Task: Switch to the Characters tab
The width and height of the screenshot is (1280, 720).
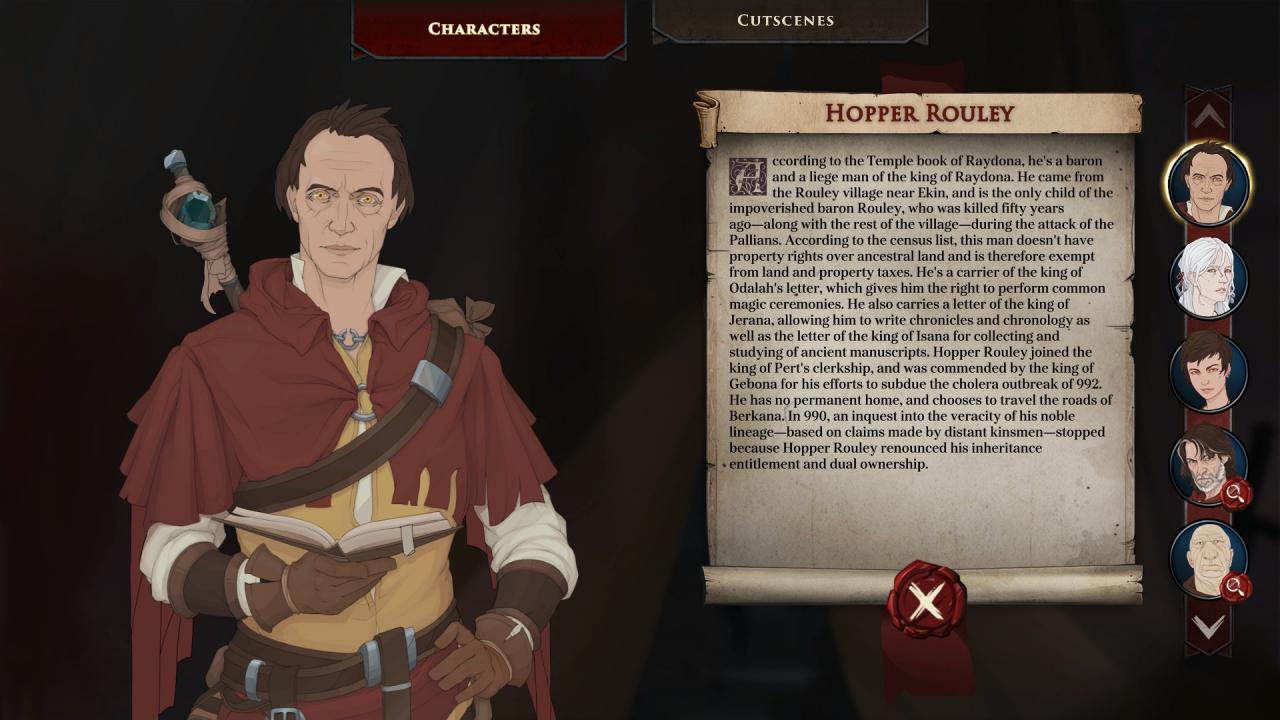Action: [x=484, y=28]
